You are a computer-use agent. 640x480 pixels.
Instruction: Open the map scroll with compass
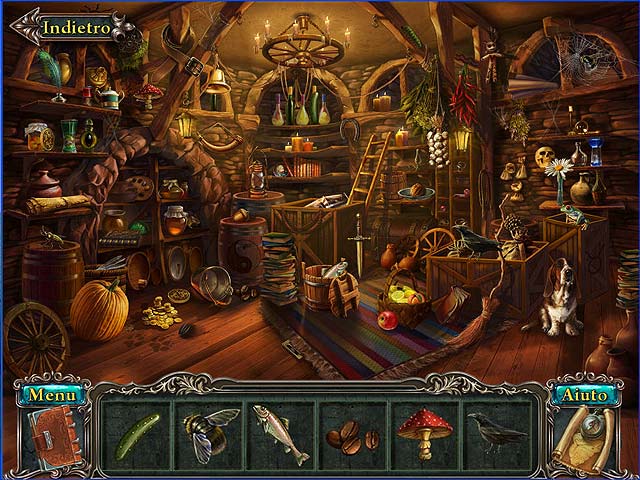click(587, 437)
